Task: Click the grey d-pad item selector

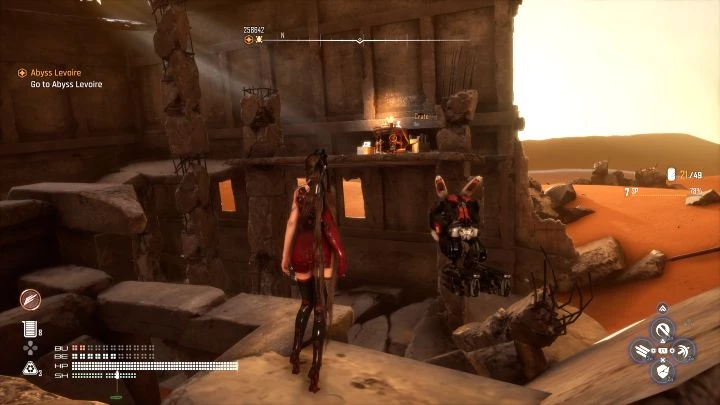Action: [29, 349]
